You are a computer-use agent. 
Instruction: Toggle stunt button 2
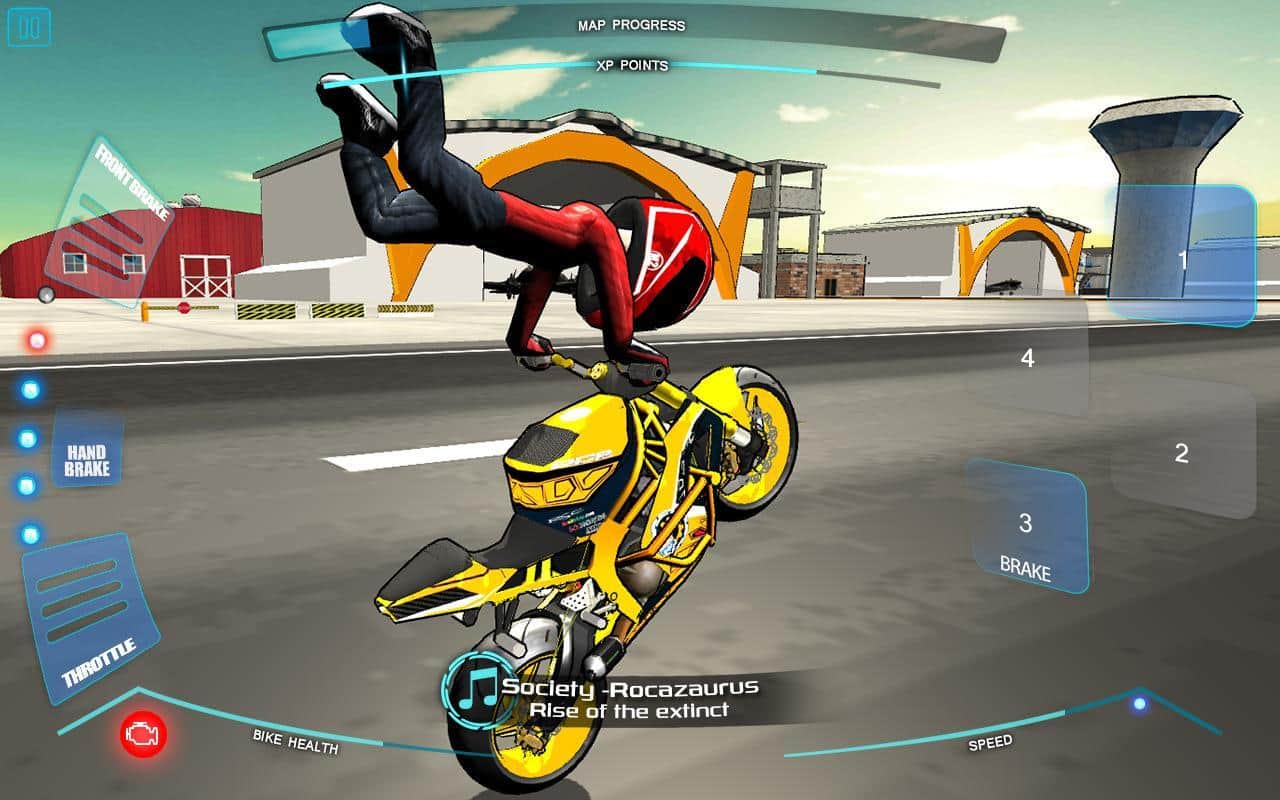[1182, 452]
